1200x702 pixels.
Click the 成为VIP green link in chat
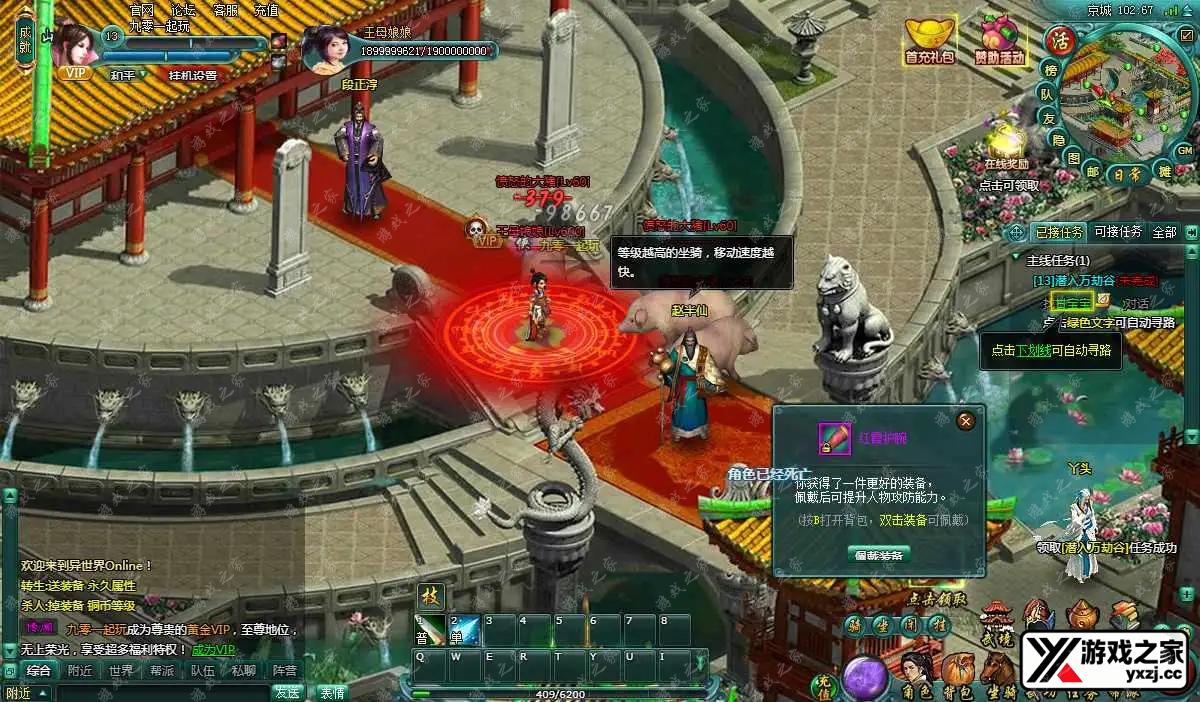tap(214, 649)
